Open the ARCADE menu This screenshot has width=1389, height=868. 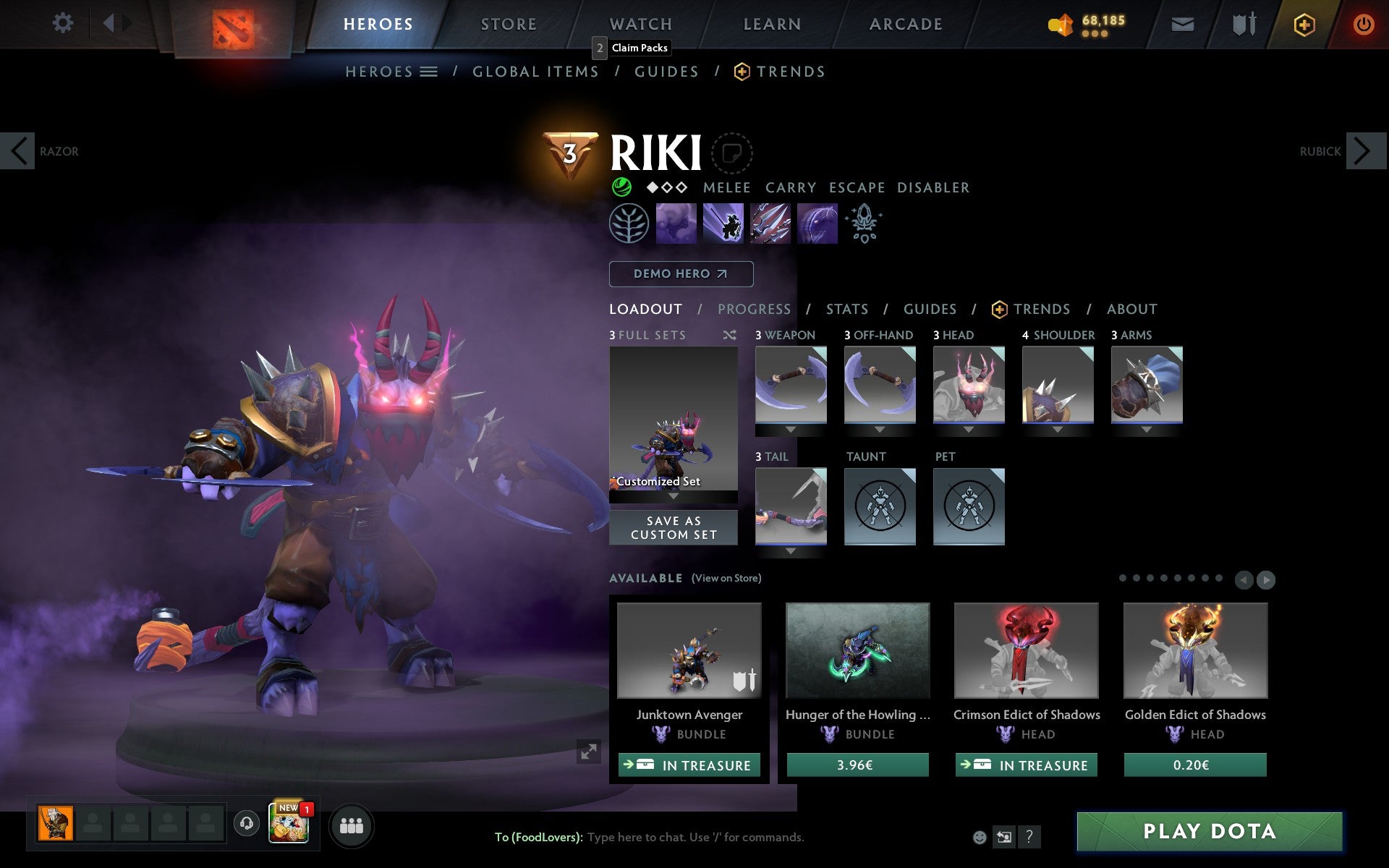pos(905,23)
